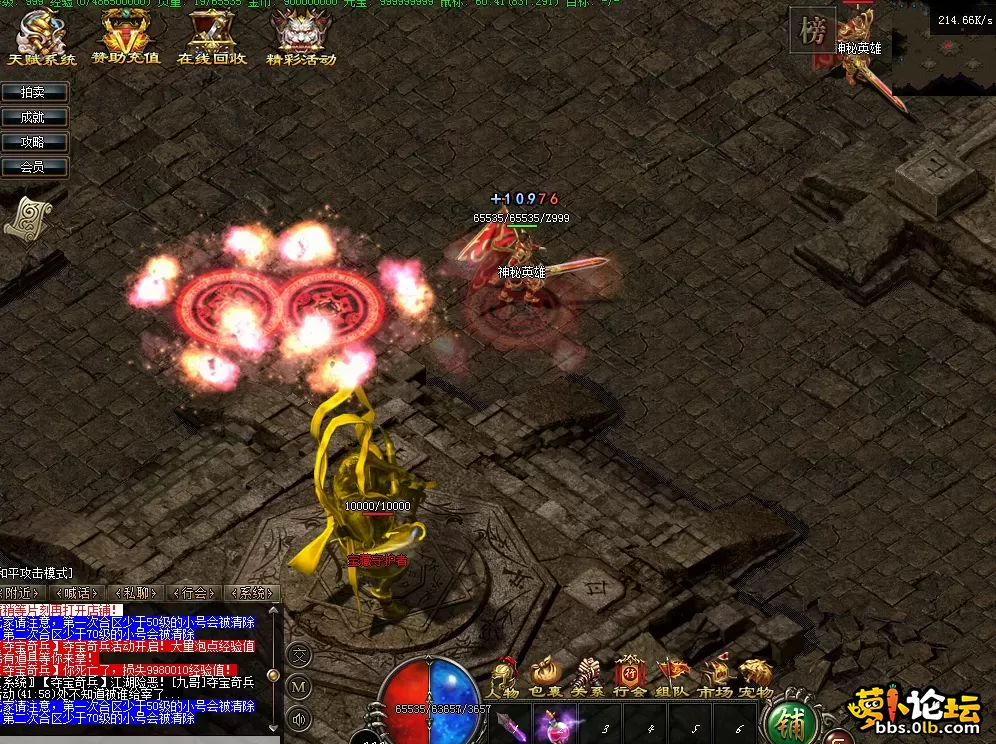The image size is (996, 744).
Task: Select the 私聊 private chat tab
Action: coord(132,593)
